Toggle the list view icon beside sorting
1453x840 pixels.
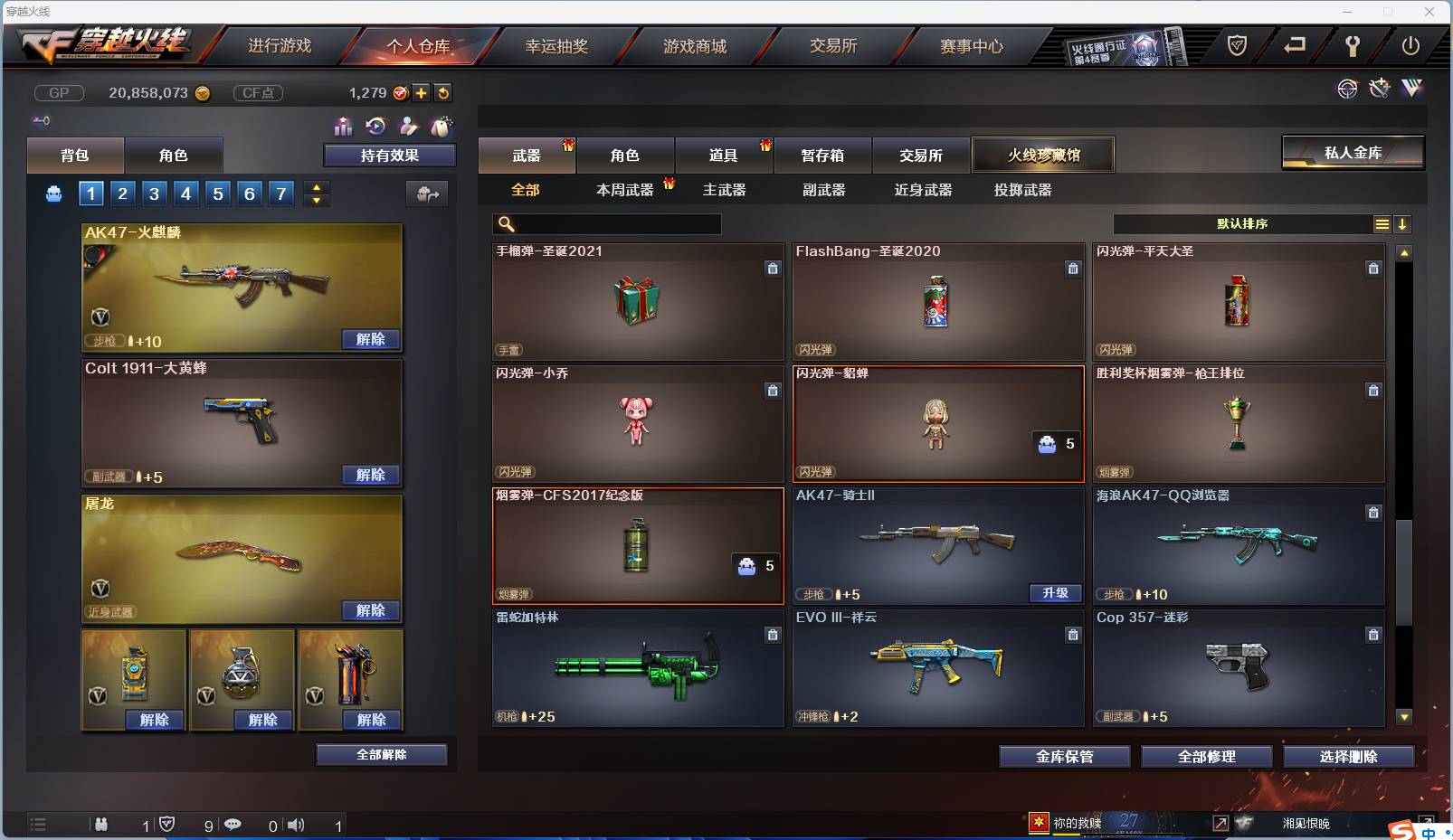click(x=1382, y=223)
